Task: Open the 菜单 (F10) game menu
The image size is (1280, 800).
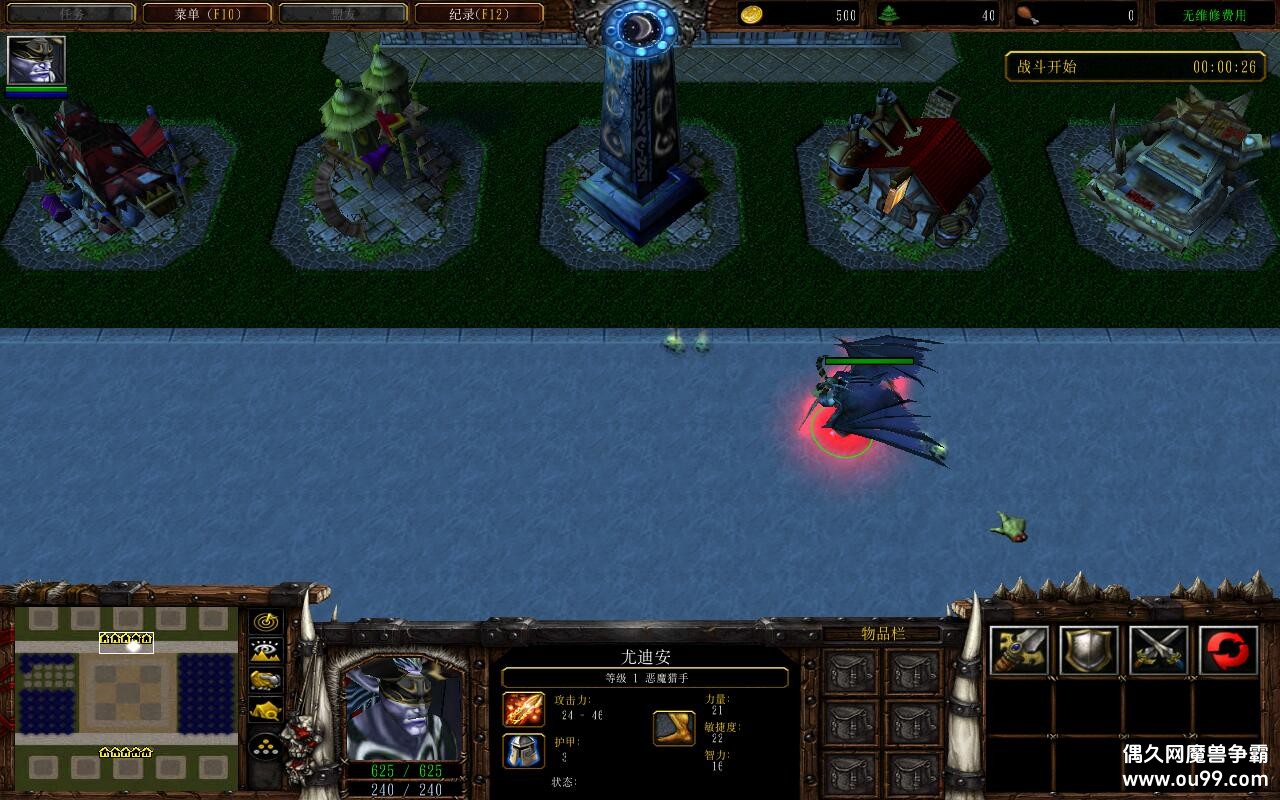Action: pos(207,14)
